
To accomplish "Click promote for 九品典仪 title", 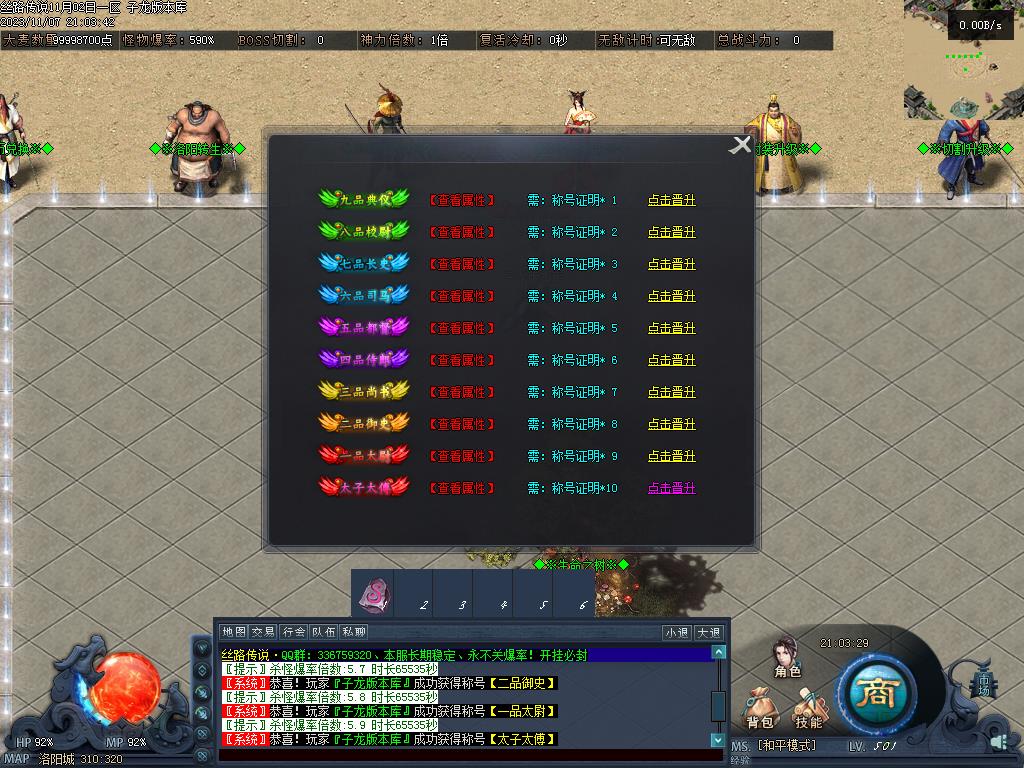I will coord(671,200).
